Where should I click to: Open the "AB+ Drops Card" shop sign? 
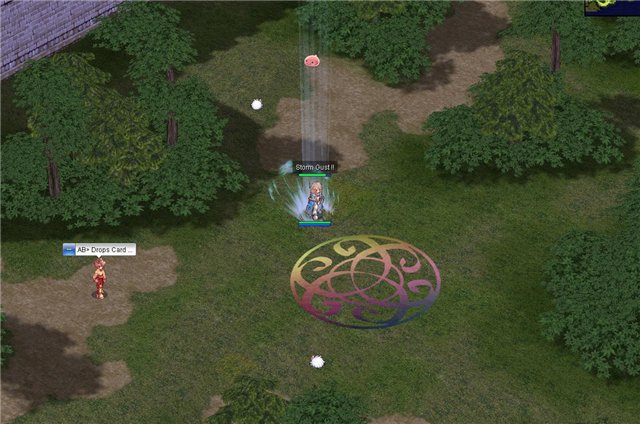(x=99, y=250)
